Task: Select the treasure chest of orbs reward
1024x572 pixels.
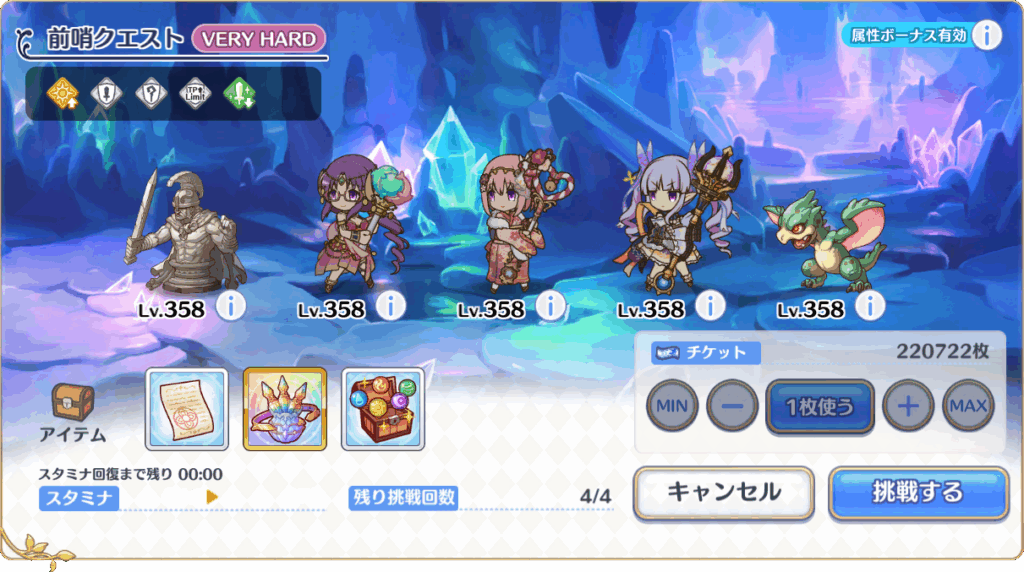Action: [x=383, y=408]
